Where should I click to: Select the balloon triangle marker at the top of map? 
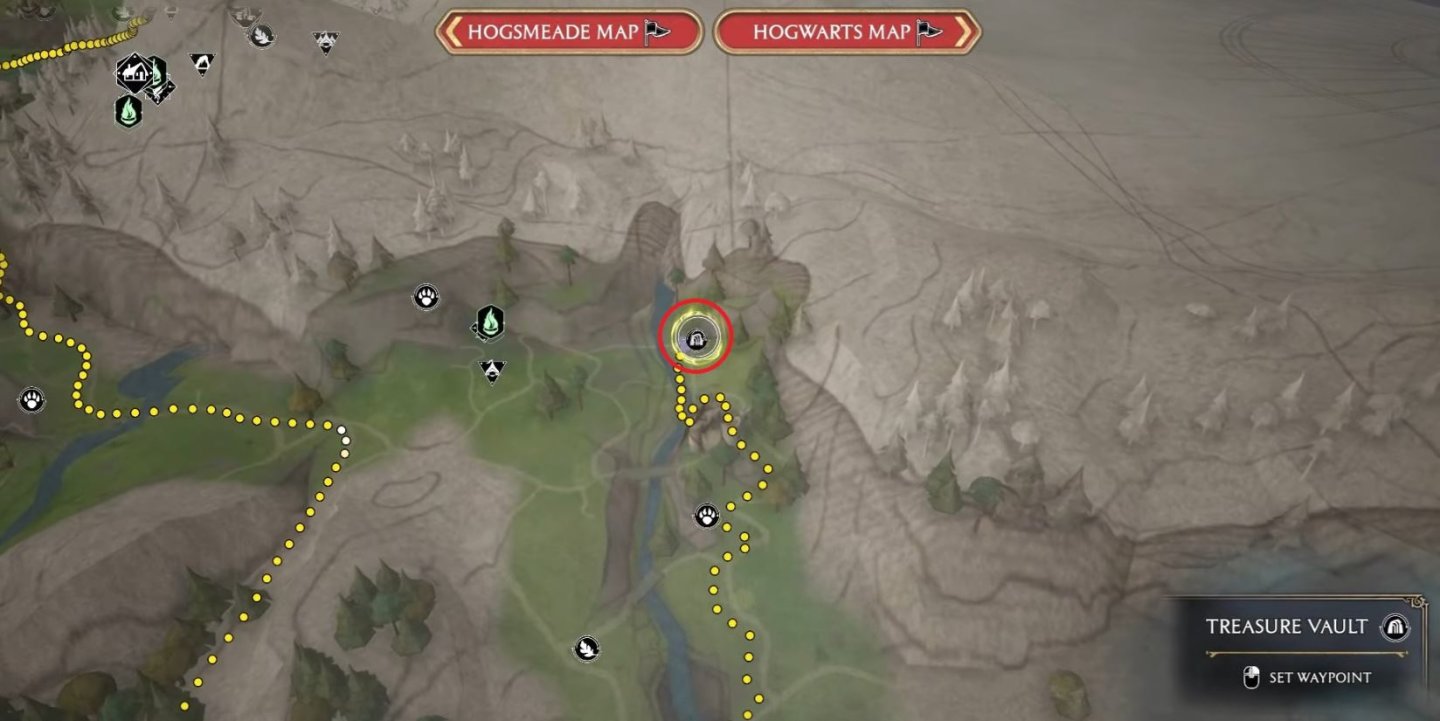click(x=326, y=41)
